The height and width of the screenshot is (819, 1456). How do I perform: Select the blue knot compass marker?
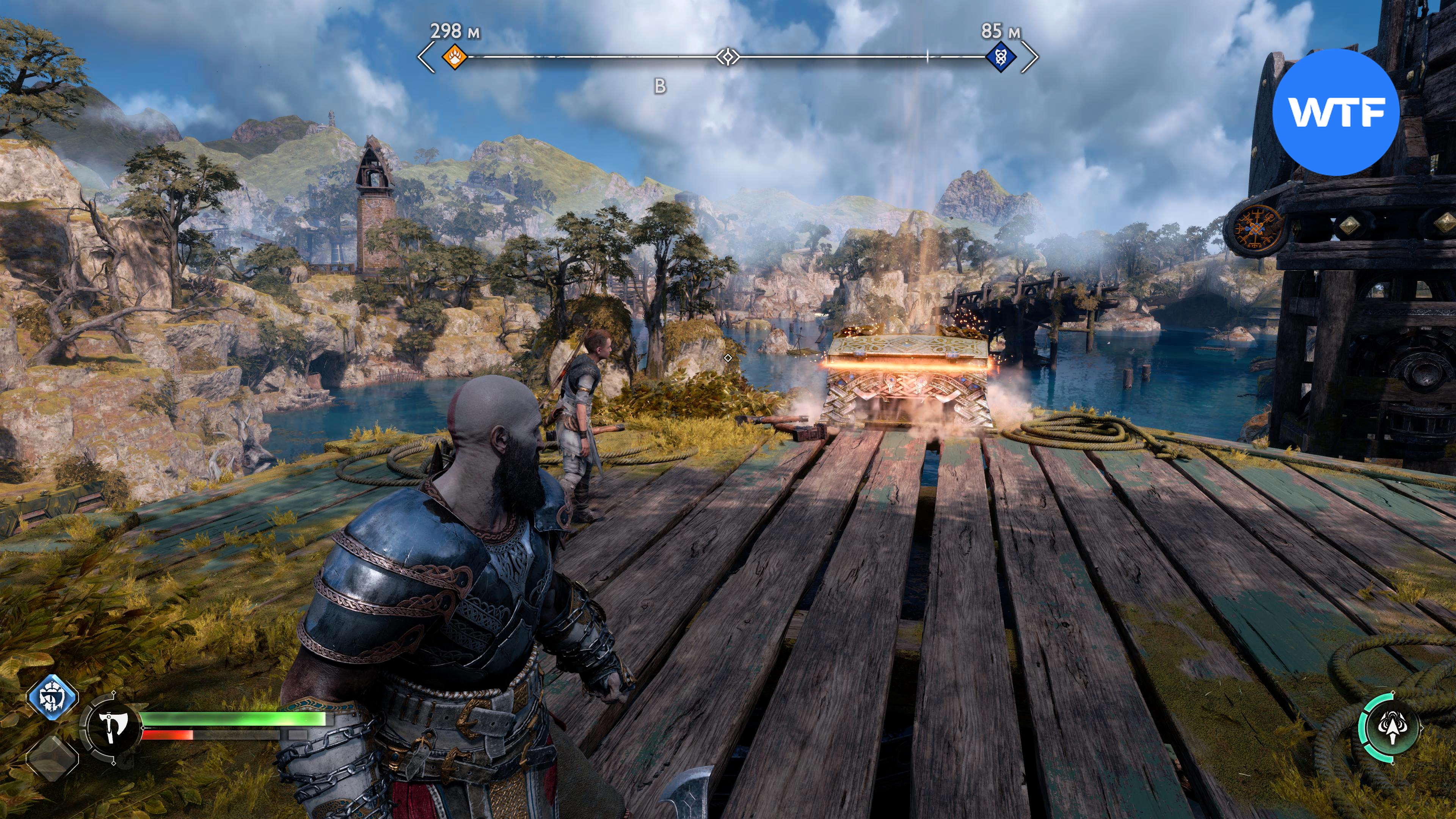pos(1001,57)
